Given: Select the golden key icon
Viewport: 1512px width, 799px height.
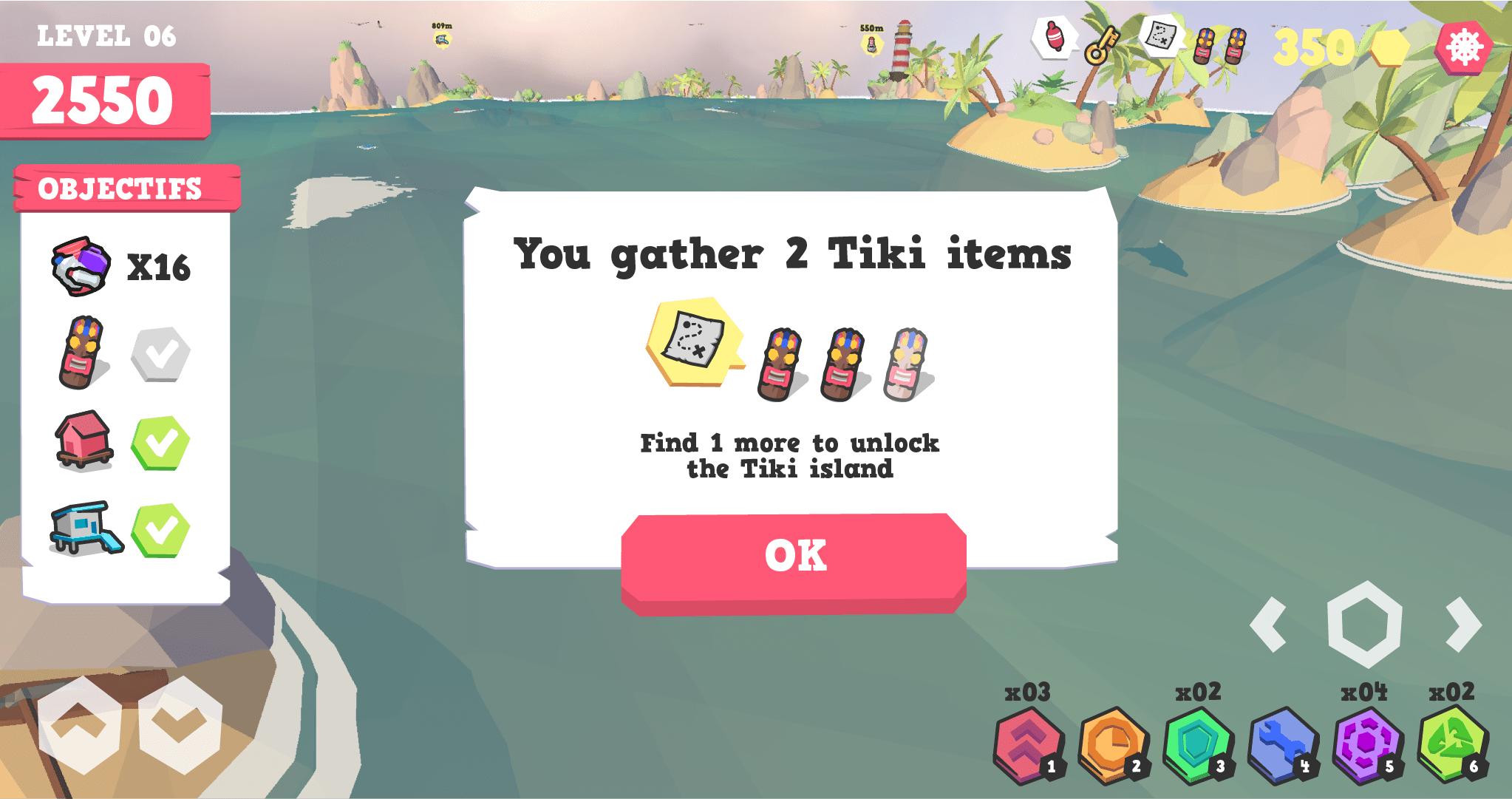Looking at the screenshot, I should click(x=1101, y=44).
